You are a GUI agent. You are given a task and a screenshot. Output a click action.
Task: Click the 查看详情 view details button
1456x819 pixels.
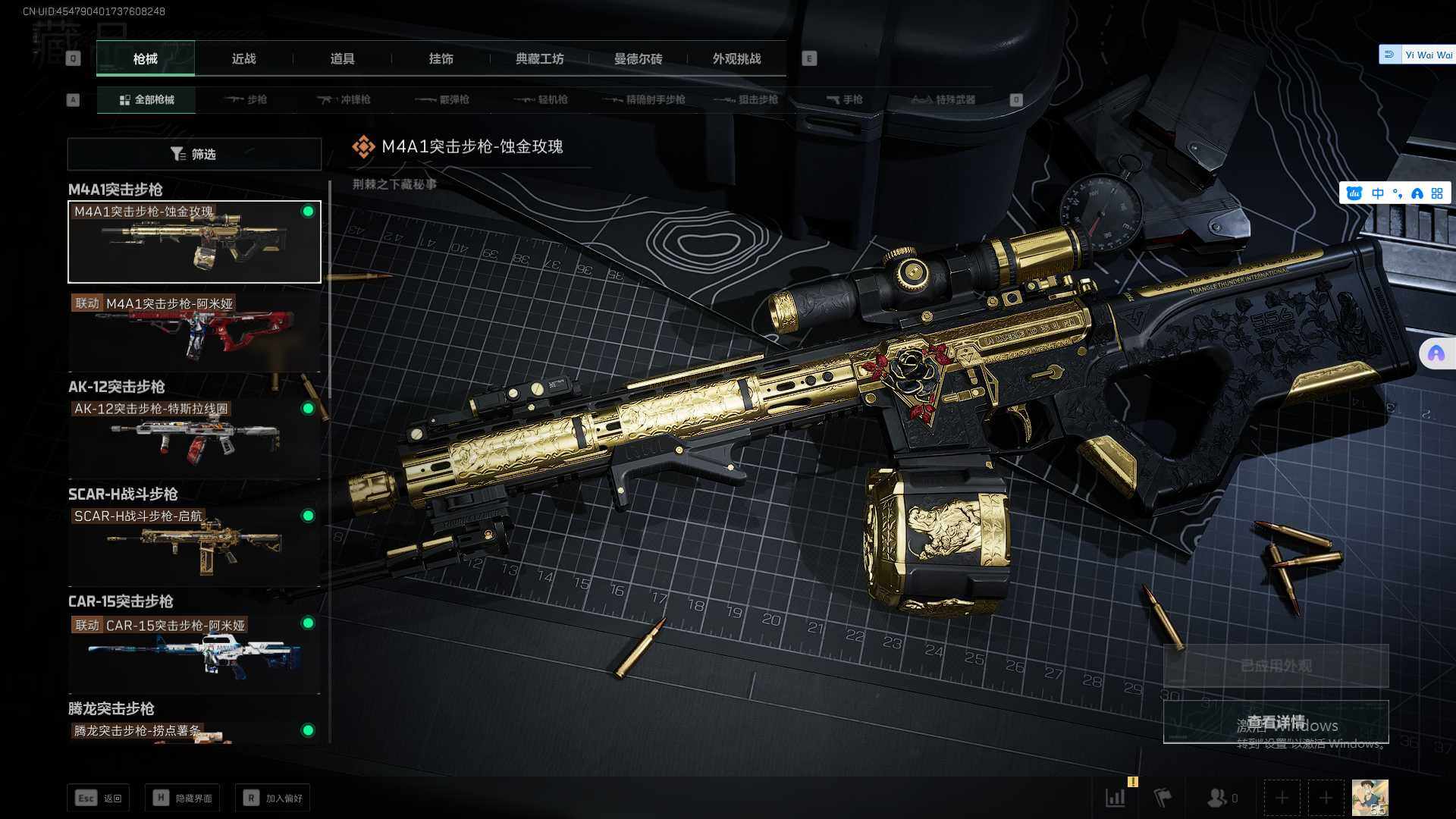click(x=1276, y=722)
